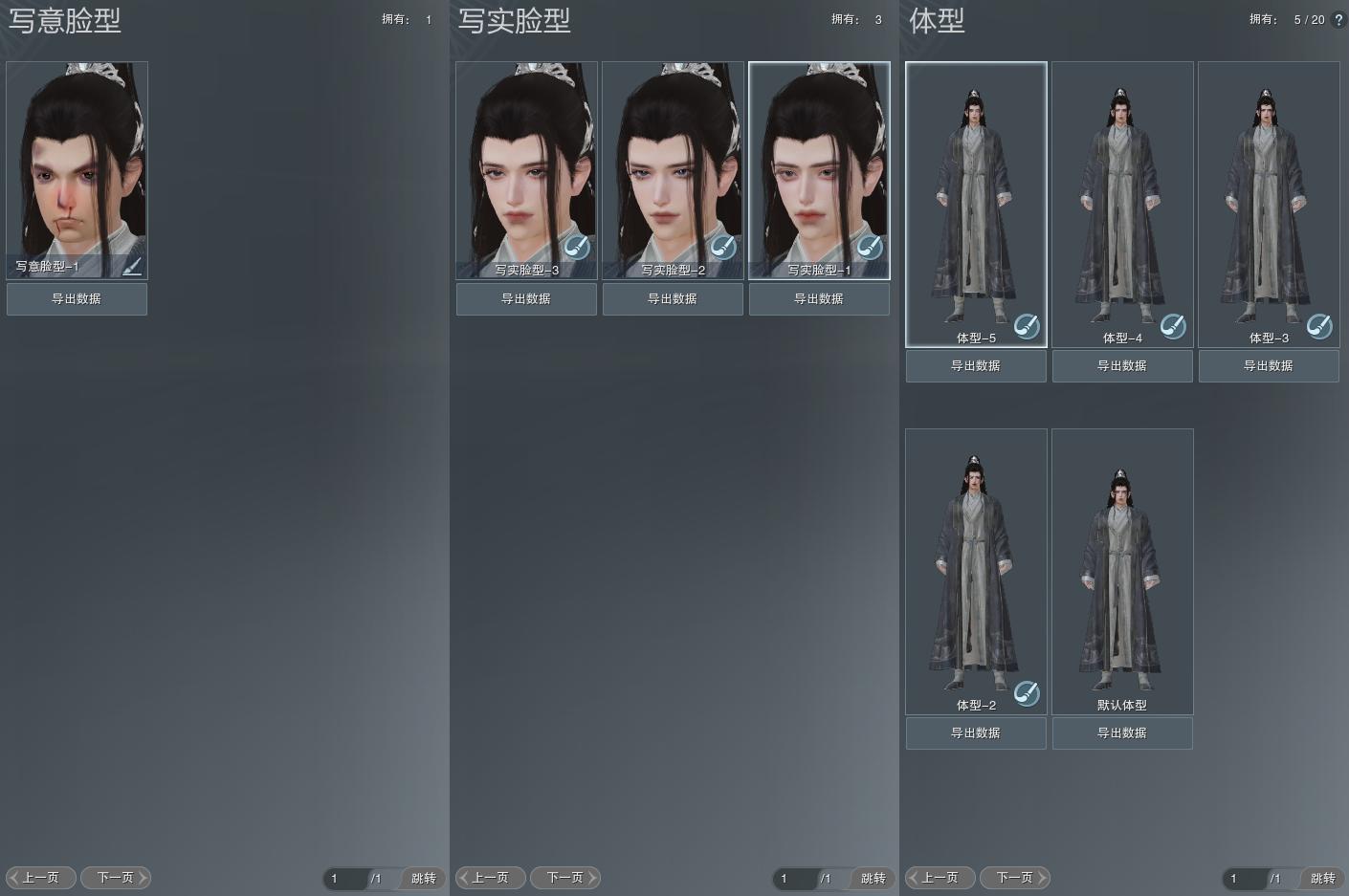This screenshot has height=896, width=1349.
Task: Click the brush icon on 写实脸型-3
Action: (576, 248)
